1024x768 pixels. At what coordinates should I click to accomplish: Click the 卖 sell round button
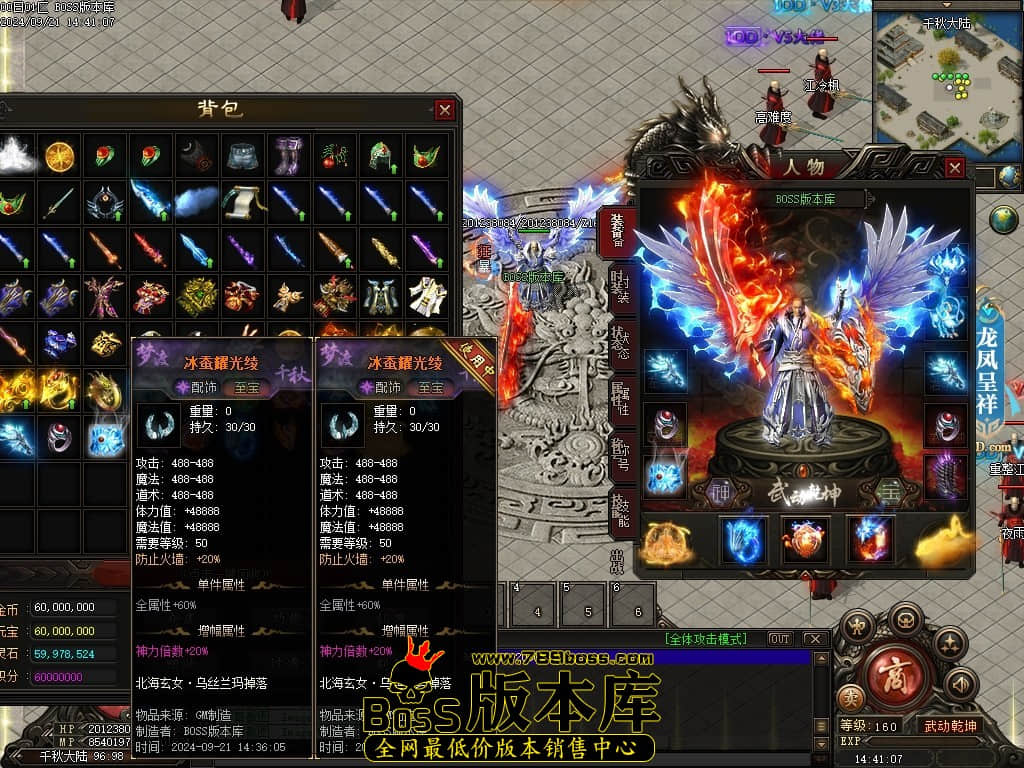(849, 697)
